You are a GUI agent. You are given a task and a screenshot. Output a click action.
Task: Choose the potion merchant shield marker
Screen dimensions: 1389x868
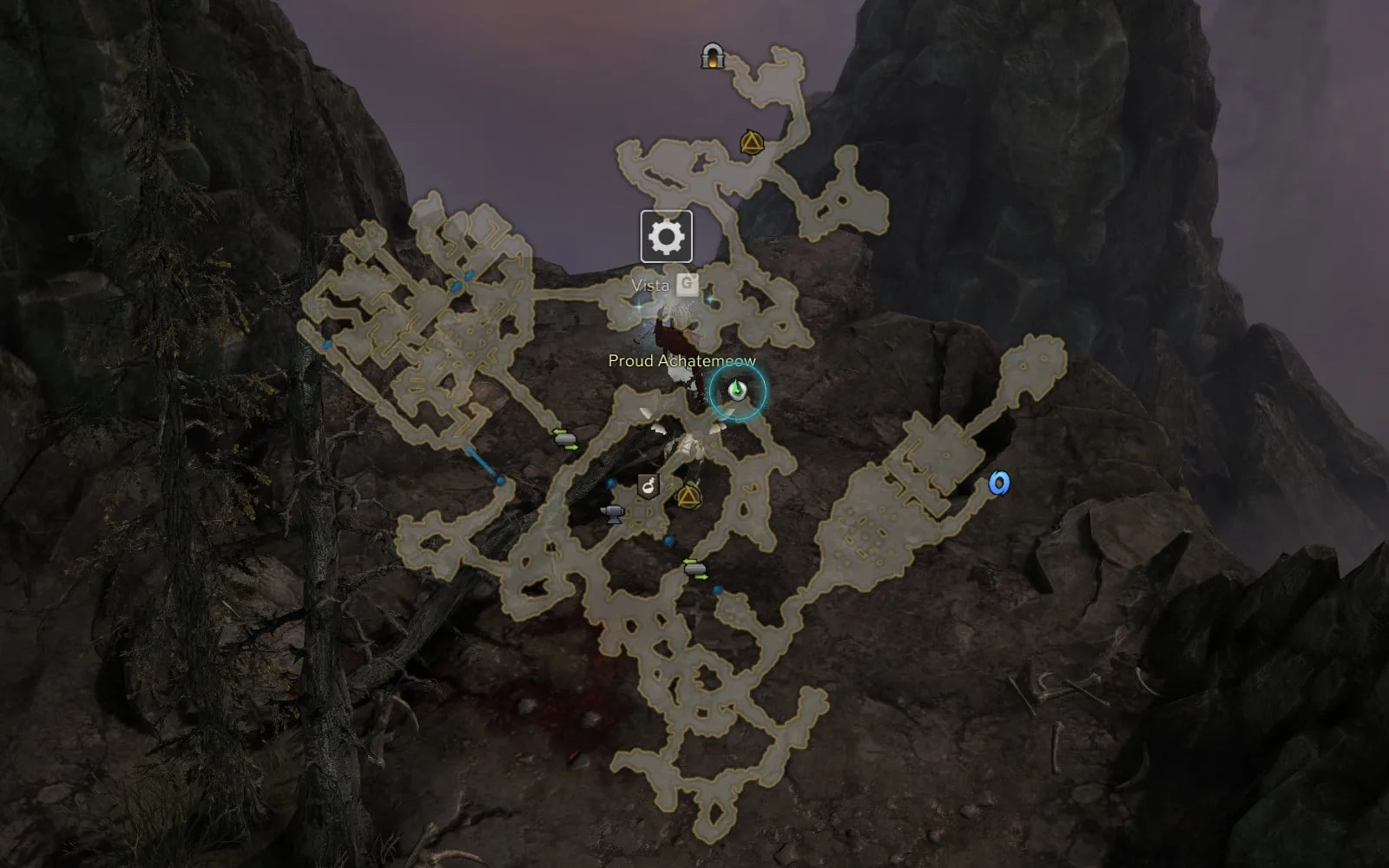(648, 487)
